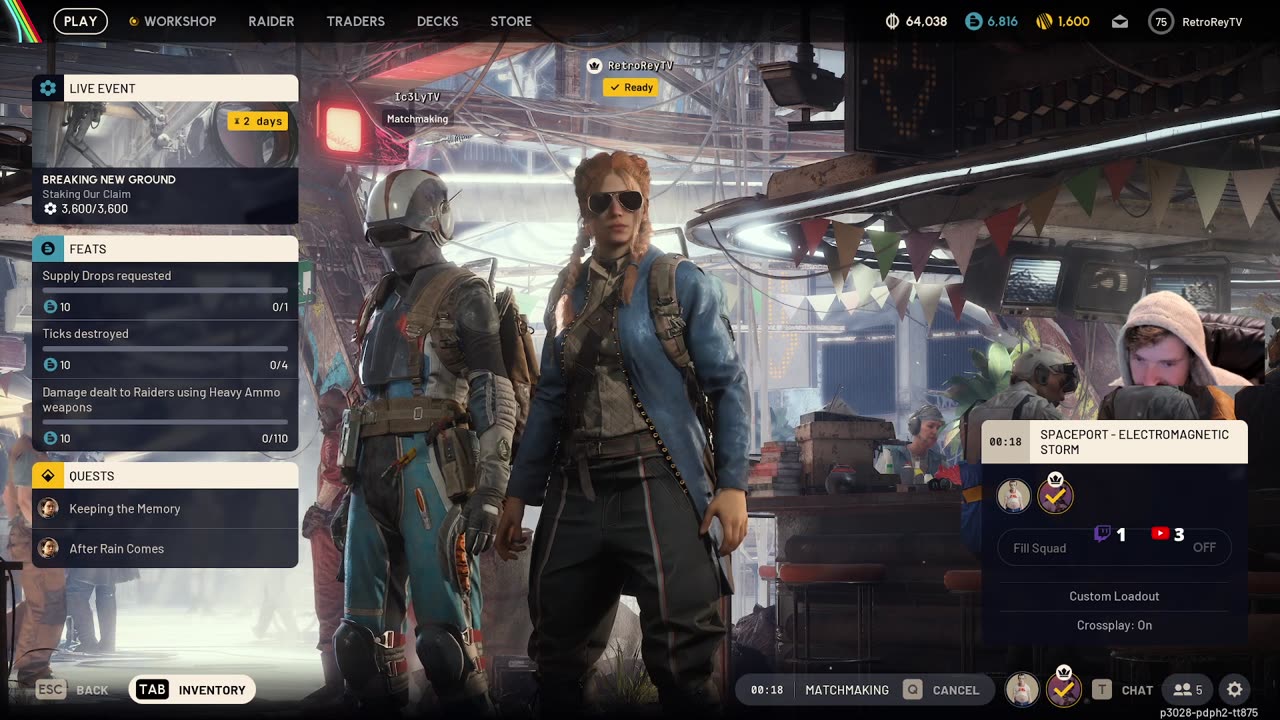The width and height of the screenshot is (1280, 720).
Task: Switch to the Workshop tab
Action: (x=173, y=21)
